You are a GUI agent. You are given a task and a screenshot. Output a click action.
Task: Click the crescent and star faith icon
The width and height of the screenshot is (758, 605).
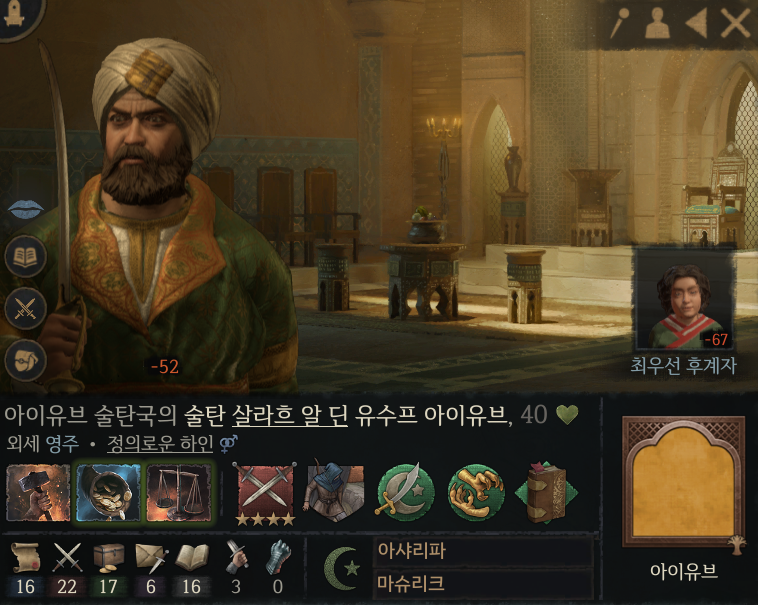[344, 568]
